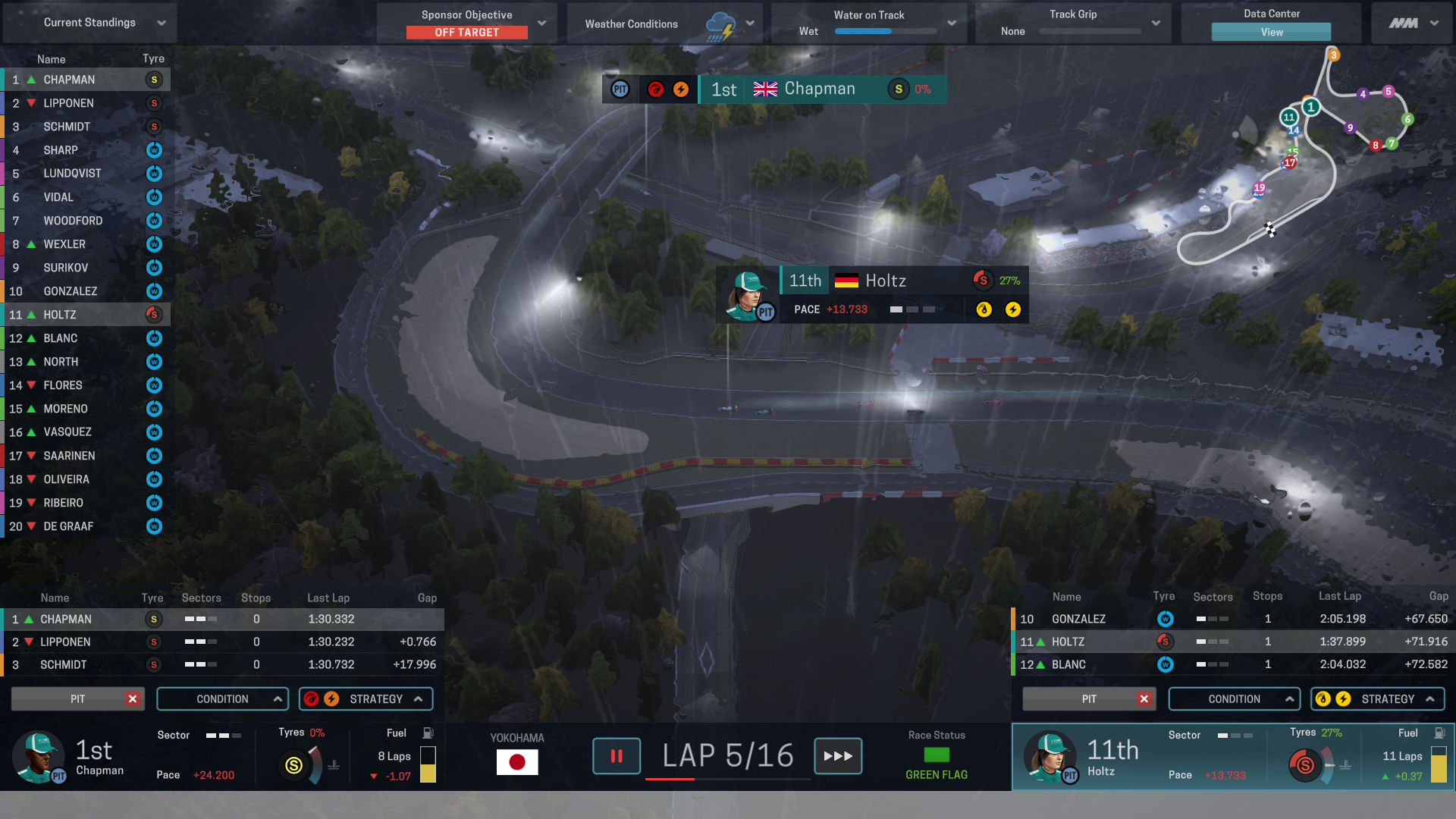Image resolution: width=1456 pixels, height=819 pixels.
Task: Select Lipponen in the standings list
Action: click(68, 103)
